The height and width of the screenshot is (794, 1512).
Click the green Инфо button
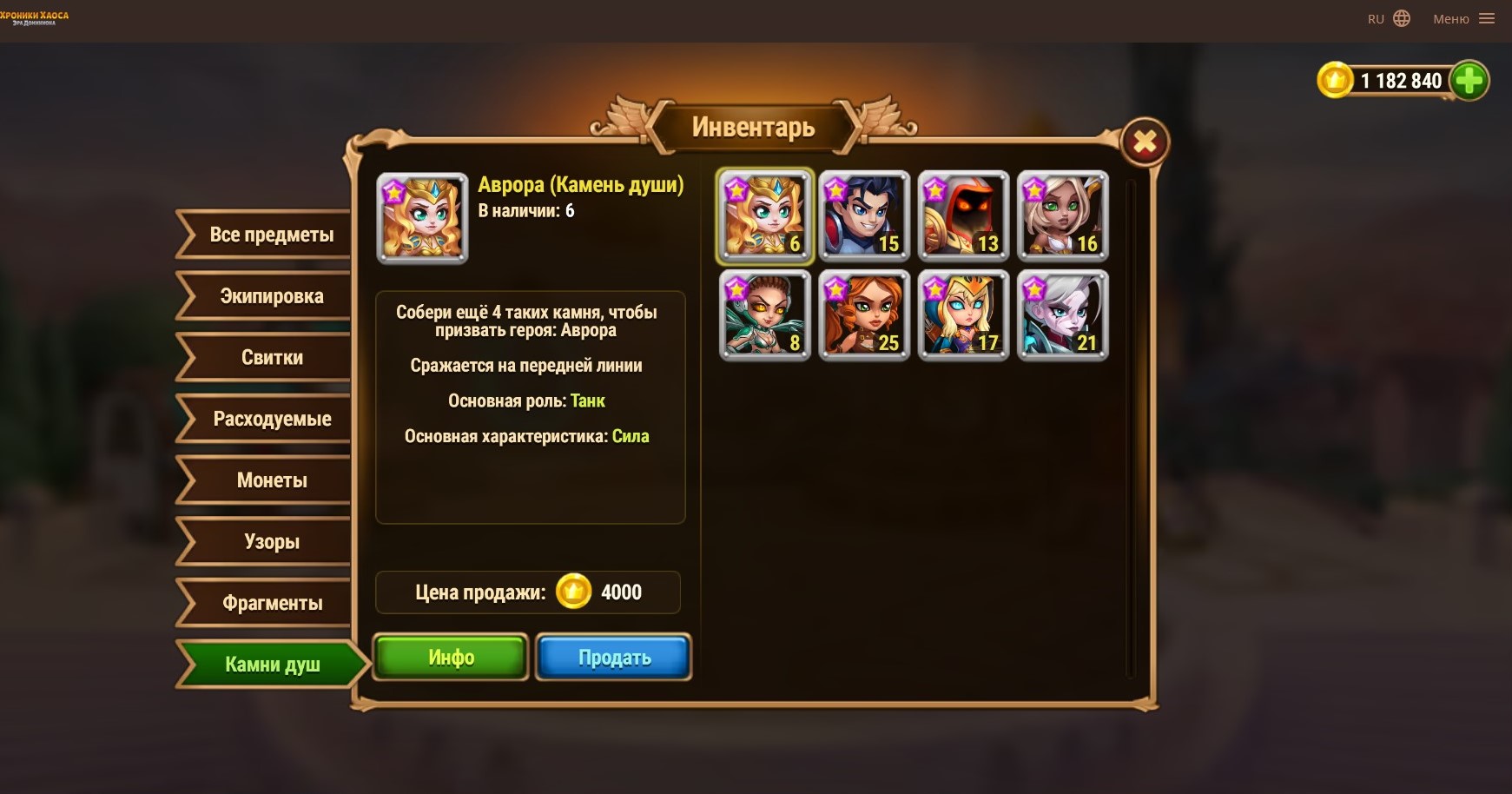pyautogui.click(x=451, y=658)
